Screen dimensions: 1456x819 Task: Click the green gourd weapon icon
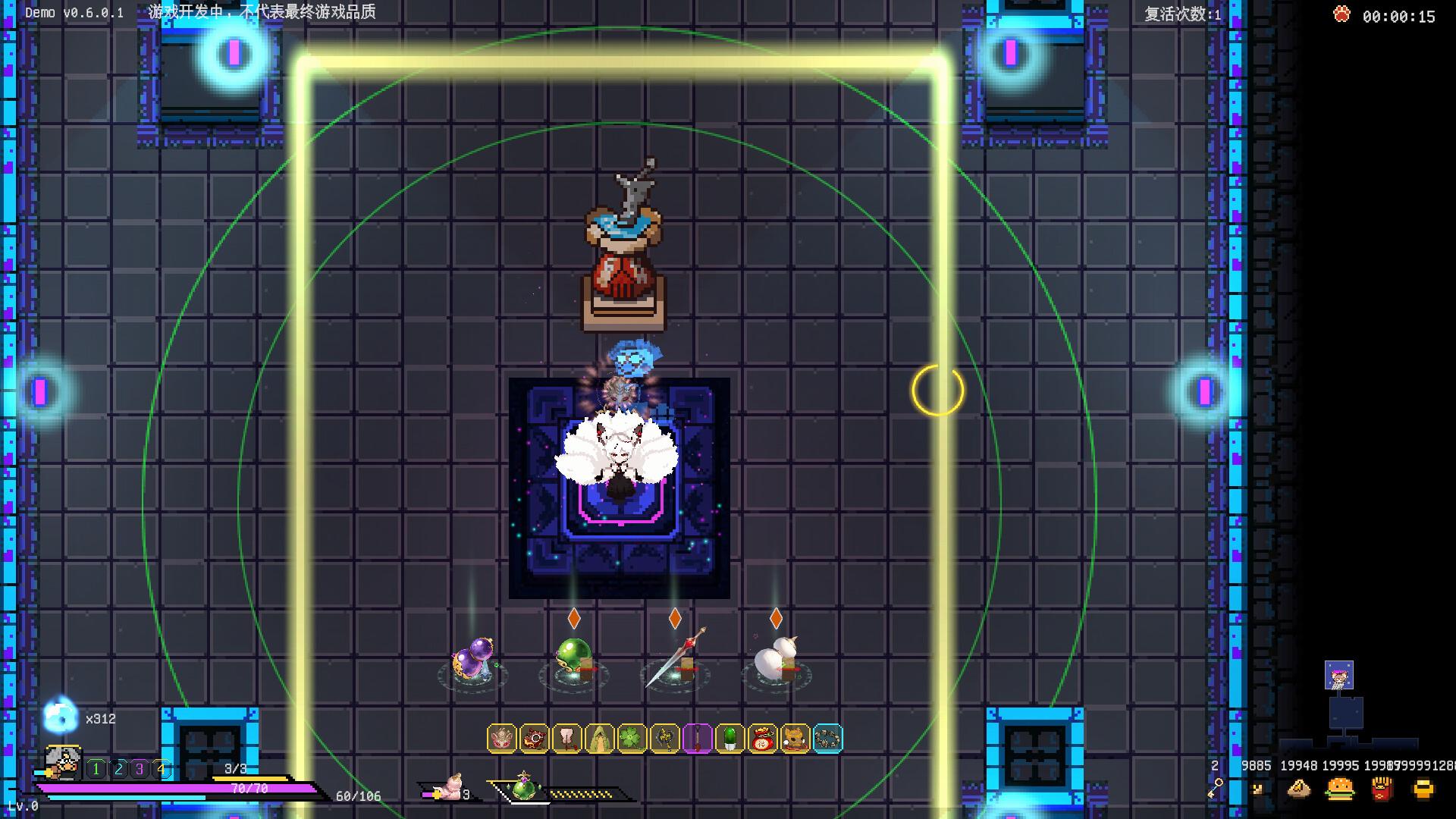524,789
